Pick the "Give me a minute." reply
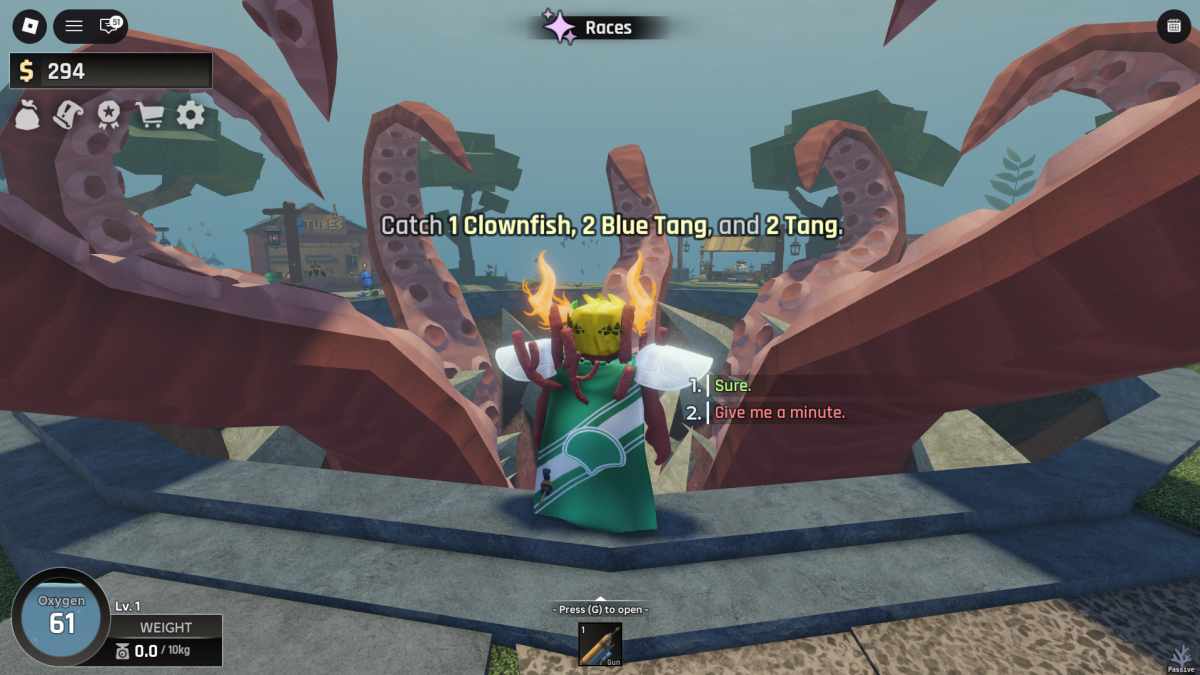The width and height of the screenshot is (1200, 675). tap(779, 412)
